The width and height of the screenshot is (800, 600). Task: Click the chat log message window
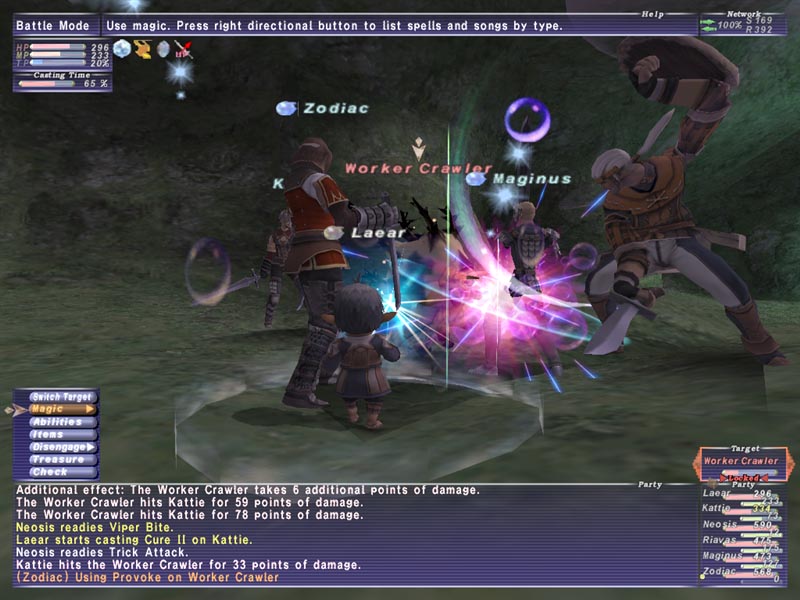click(x=350, y=534)
